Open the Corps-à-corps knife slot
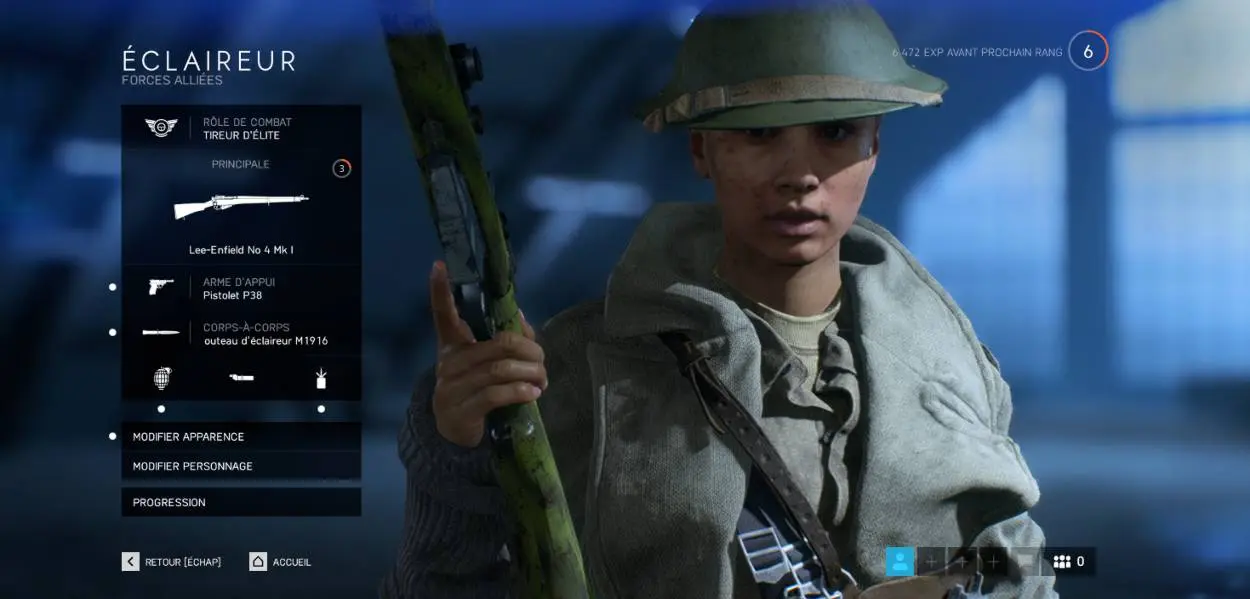 [x=241, y=333]
